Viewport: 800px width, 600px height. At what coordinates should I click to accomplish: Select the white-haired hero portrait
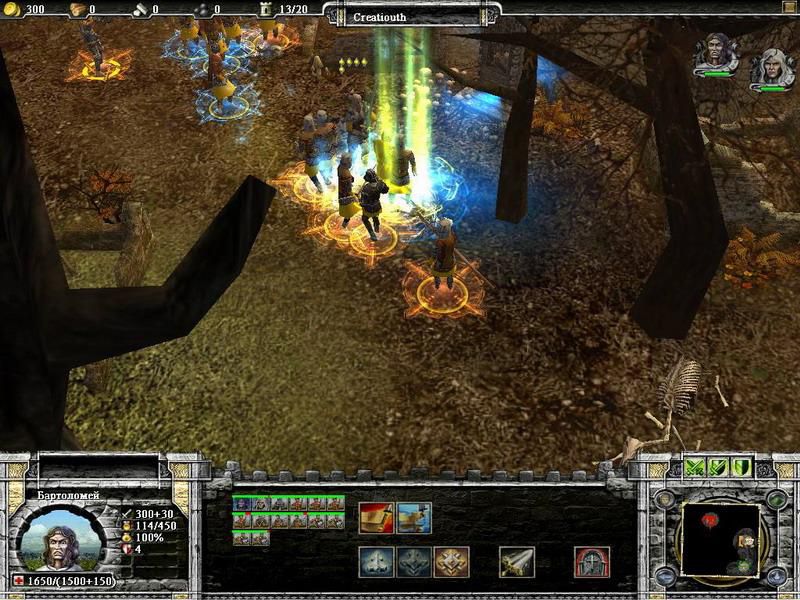click(x=770, y=66)
